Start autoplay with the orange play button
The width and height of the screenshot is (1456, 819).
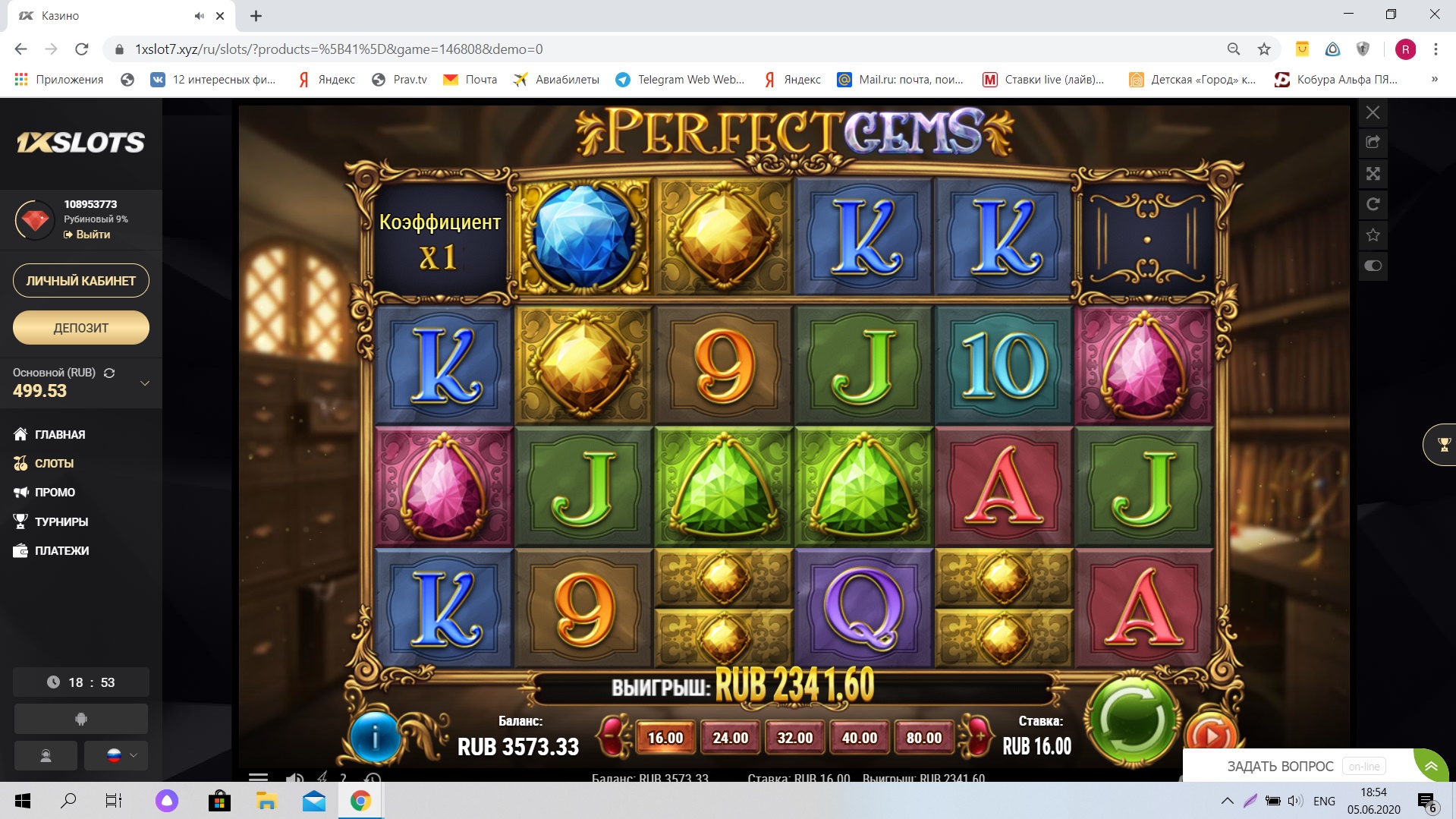[x=1210, y=734]
